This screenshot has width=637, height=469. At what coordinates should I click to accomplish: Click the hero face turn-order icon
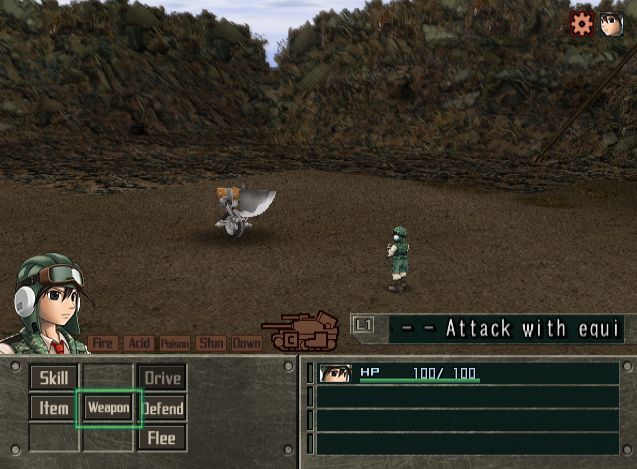611,23
